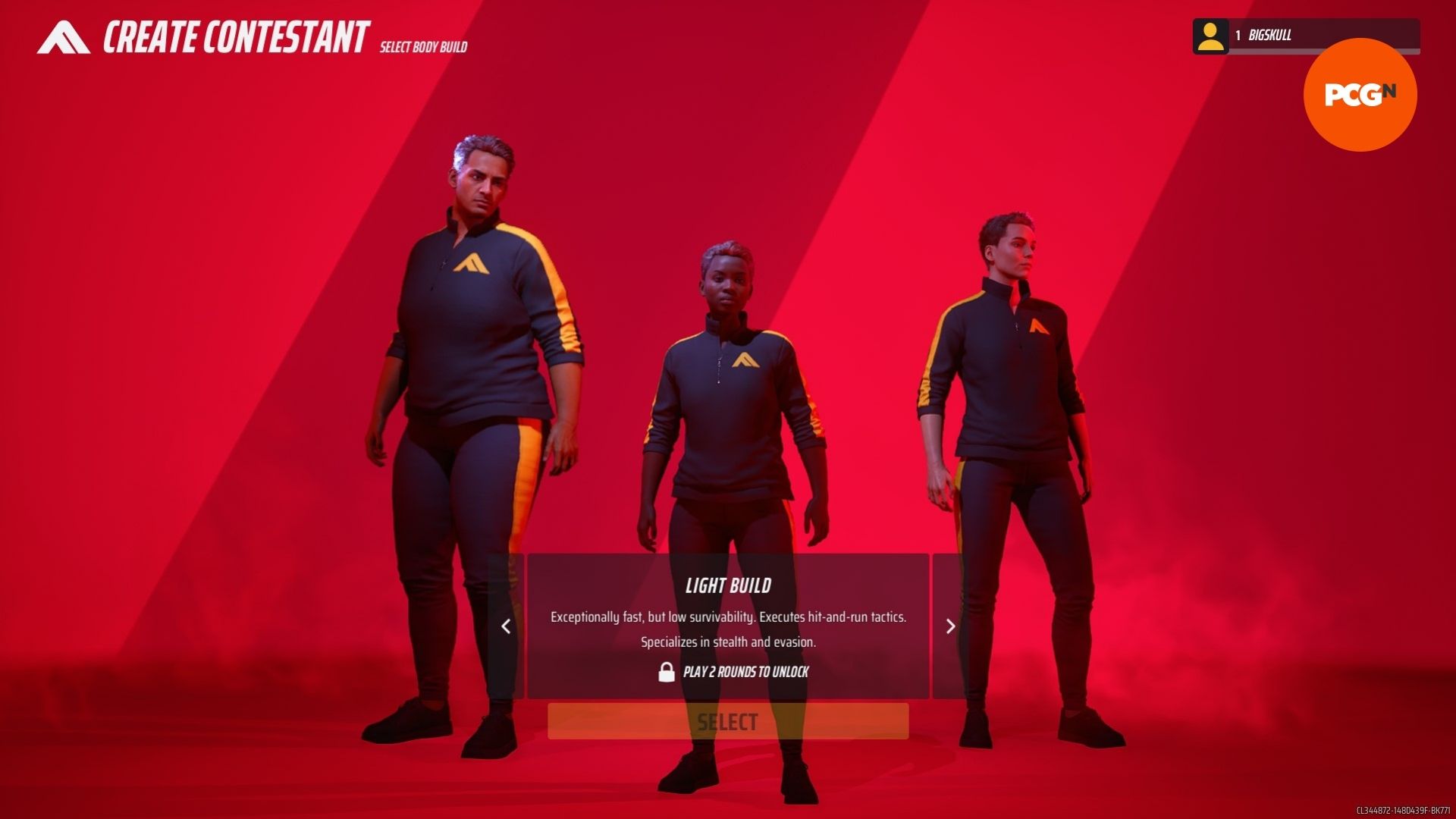Screen dimensions: 1456x819
Task: Browse to the next body build with the right chevron
Action: 950,627
